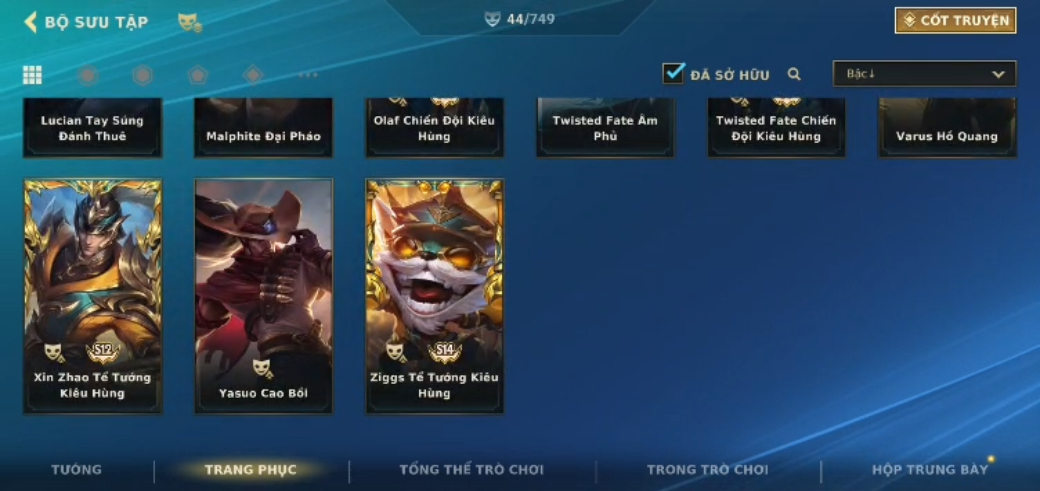
Task: Switch to Trong Trò Chơi tab
Action: [x=707, y=470]
